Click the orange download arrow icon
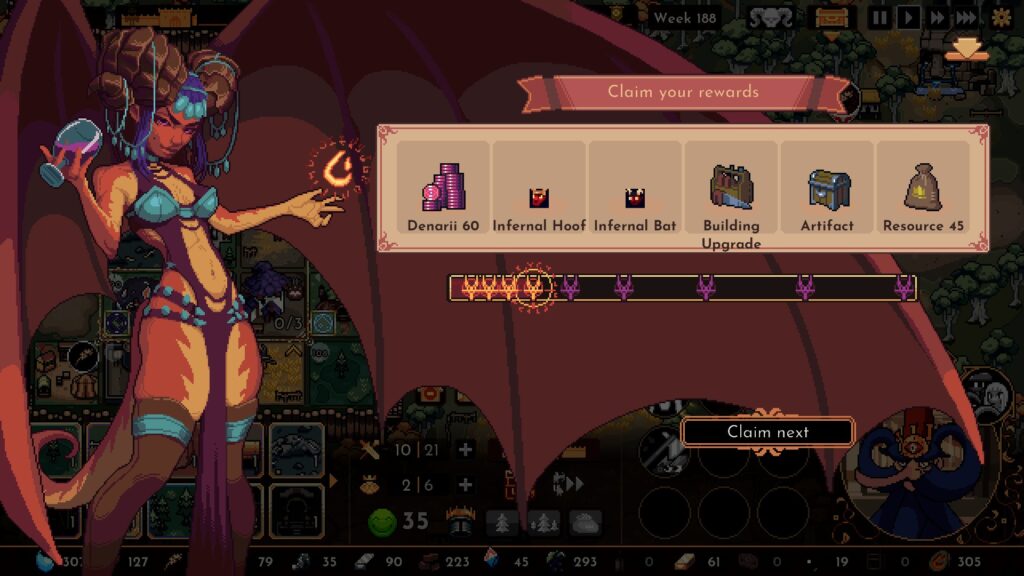Image resolution: width=1024 pixels, height=576 pixels. tap(966, 50)
